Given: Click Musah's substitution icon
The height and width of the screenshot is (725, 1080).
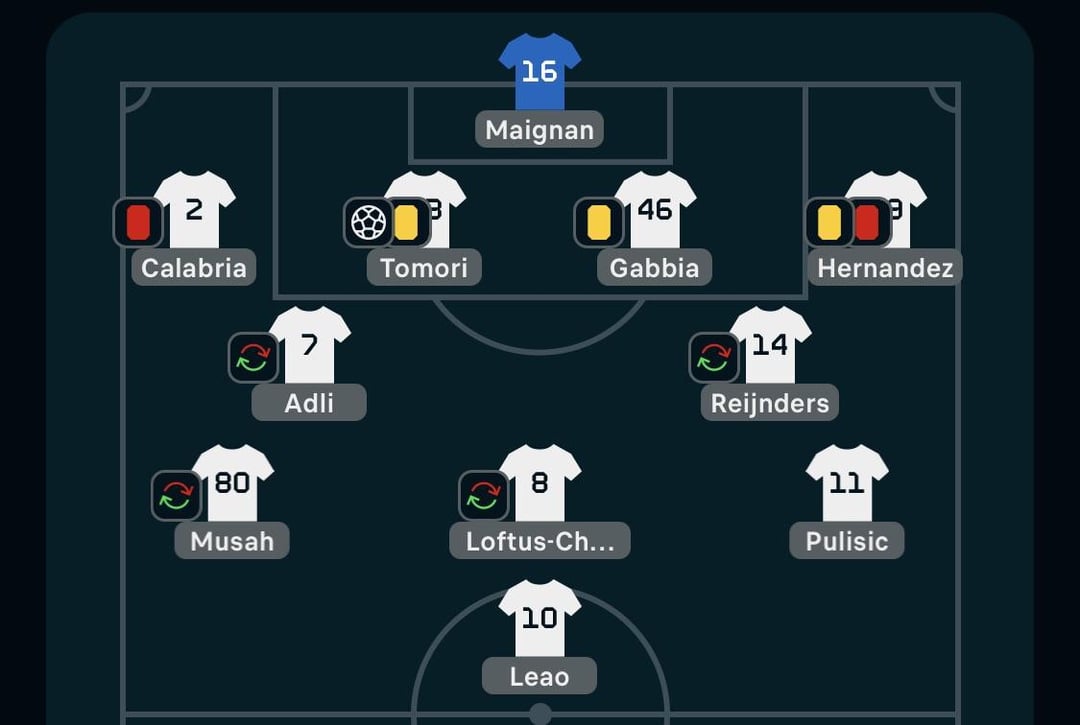Looking at the screenshot, I should [x=176, y=496].
